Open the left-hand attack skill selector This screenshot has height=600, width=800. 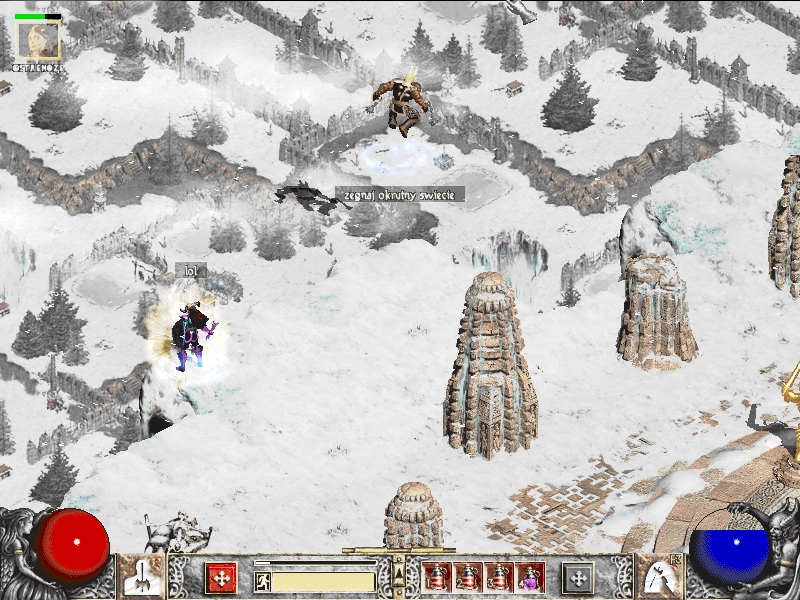click(x=141, y=576)
